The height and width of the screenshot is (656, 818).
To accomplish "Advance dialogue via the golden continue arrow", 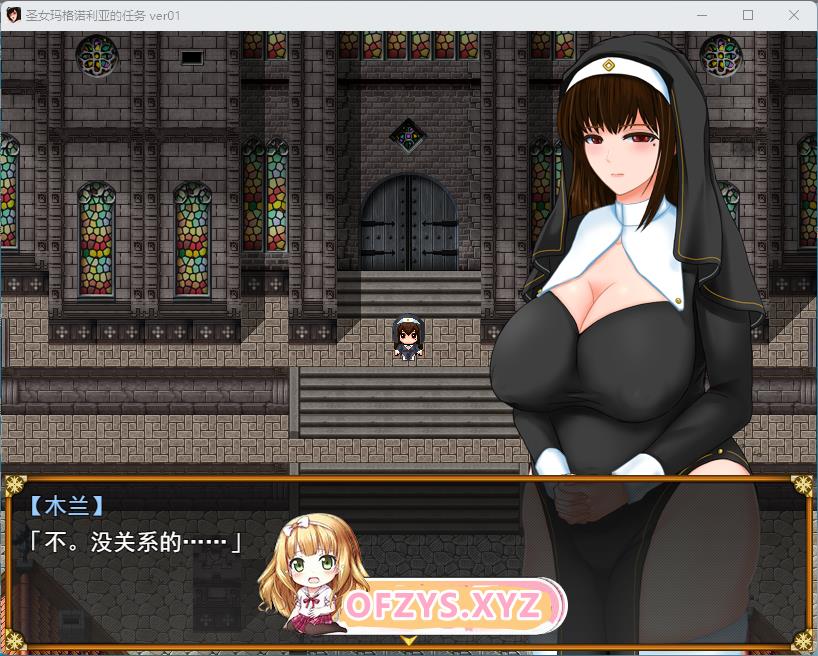I will pos(408,639).
